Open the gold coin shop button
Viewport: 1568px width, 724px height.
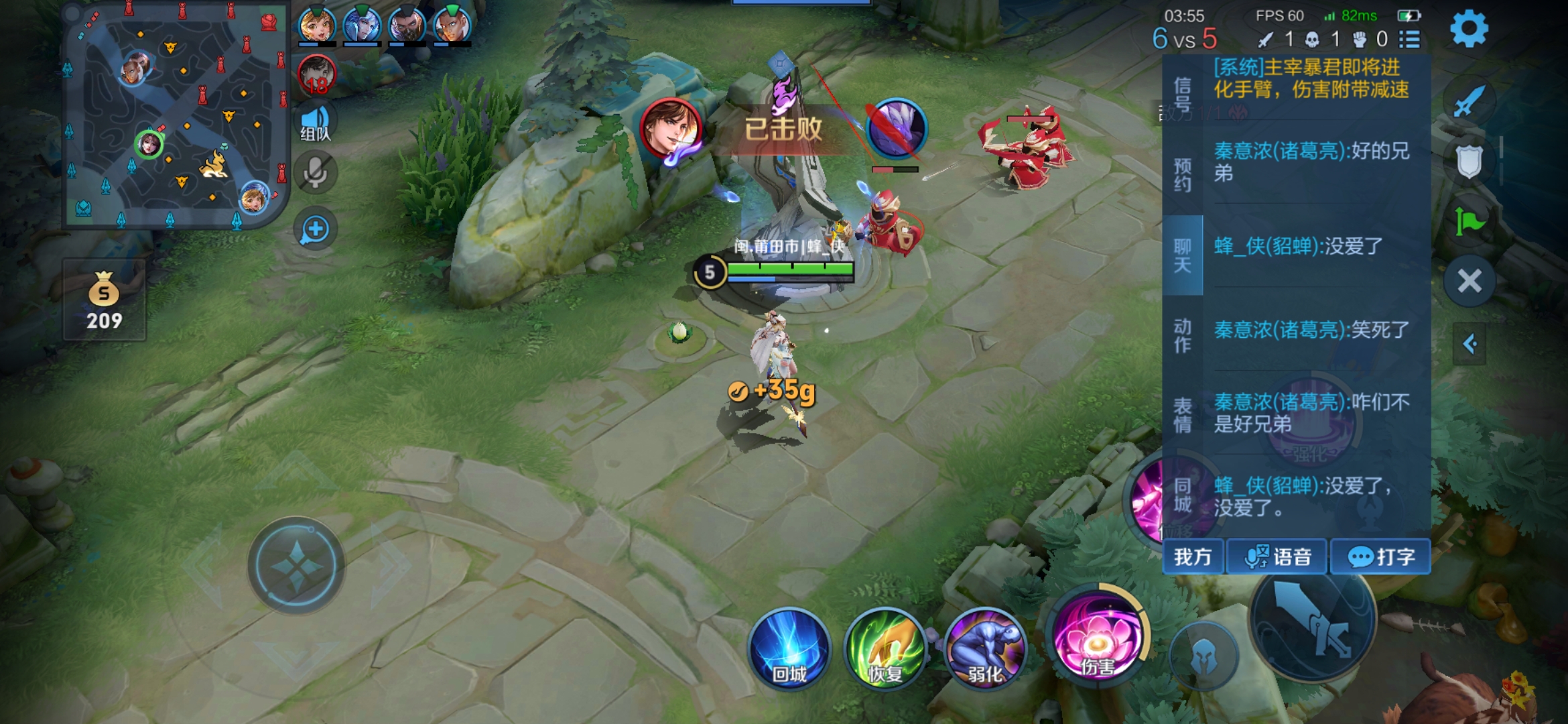(x=104, y=300)
